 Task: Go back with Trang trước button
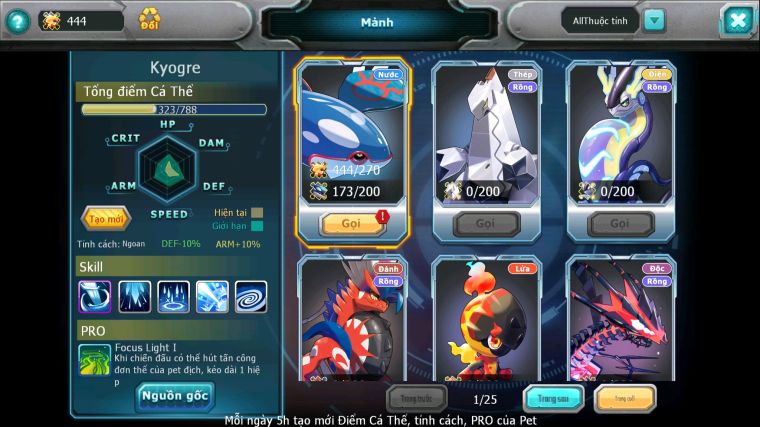pyautogui.click(x=417, y=399)
